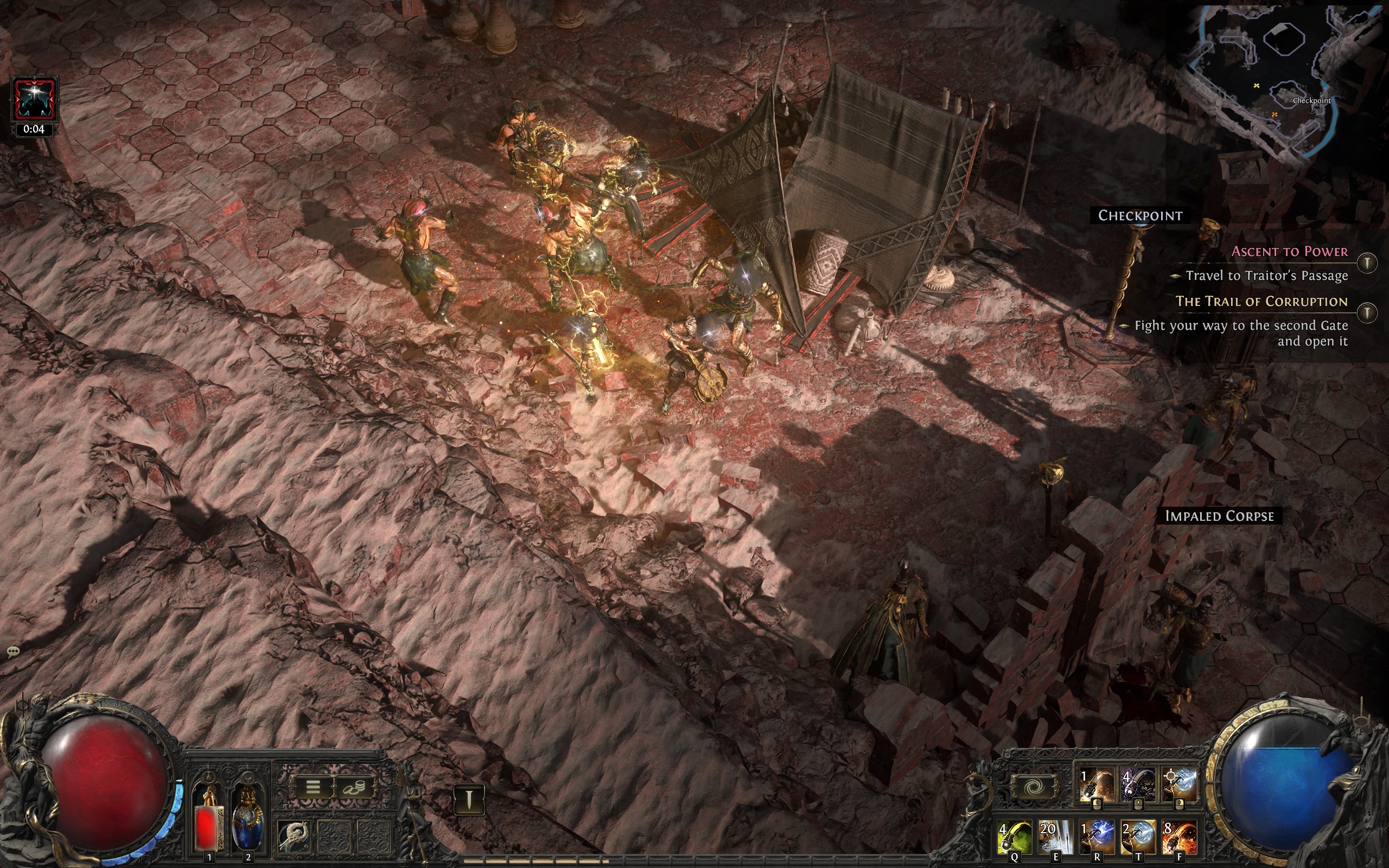Activate the green poison gas grenade skill
The width and height of the screenshot is (1389, 868).
(1014, 837)
